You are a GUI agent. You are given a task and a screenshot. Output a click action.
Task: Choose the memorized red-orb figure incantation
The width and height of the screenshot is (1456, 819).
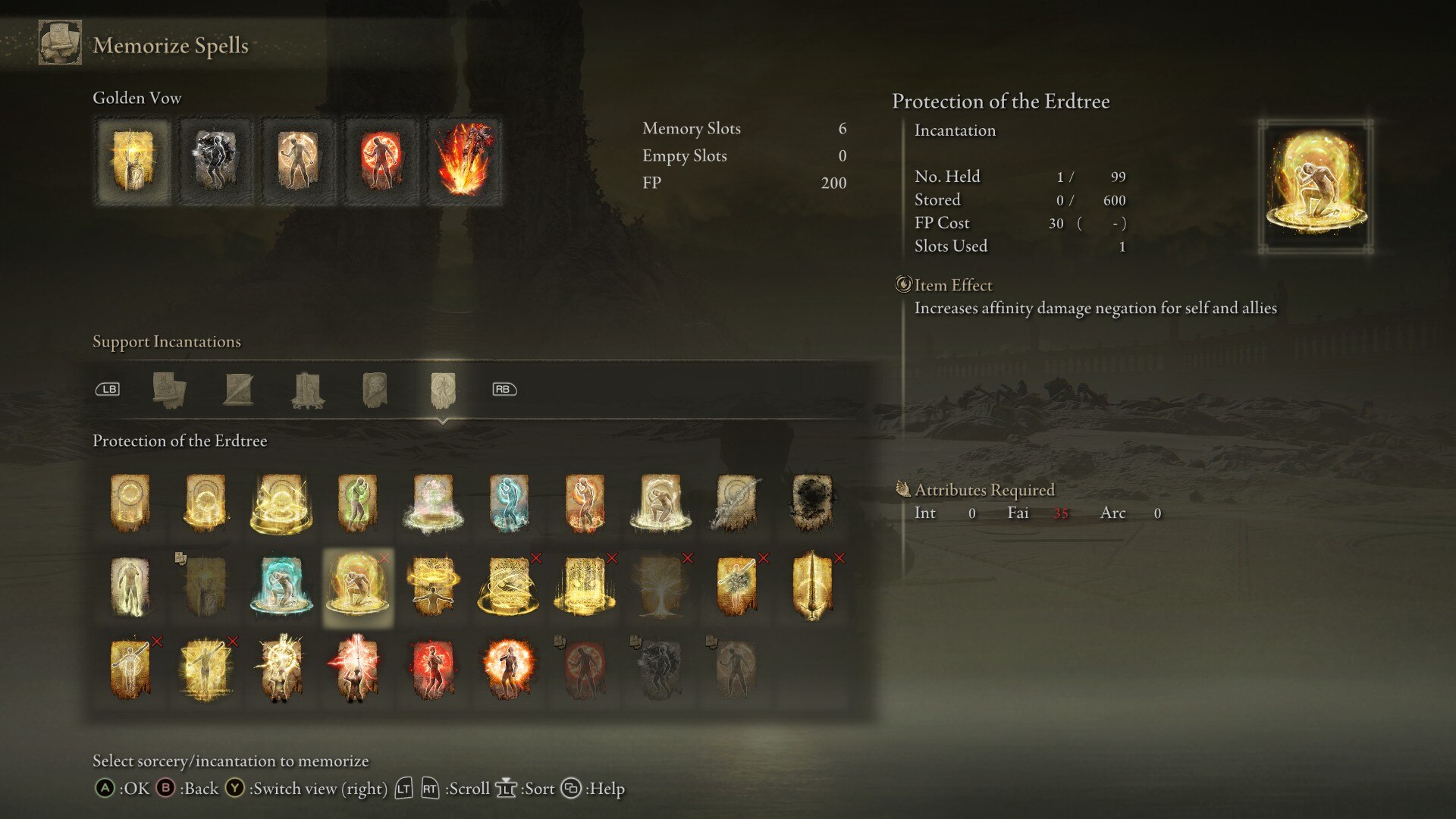[x=380, y=161]
